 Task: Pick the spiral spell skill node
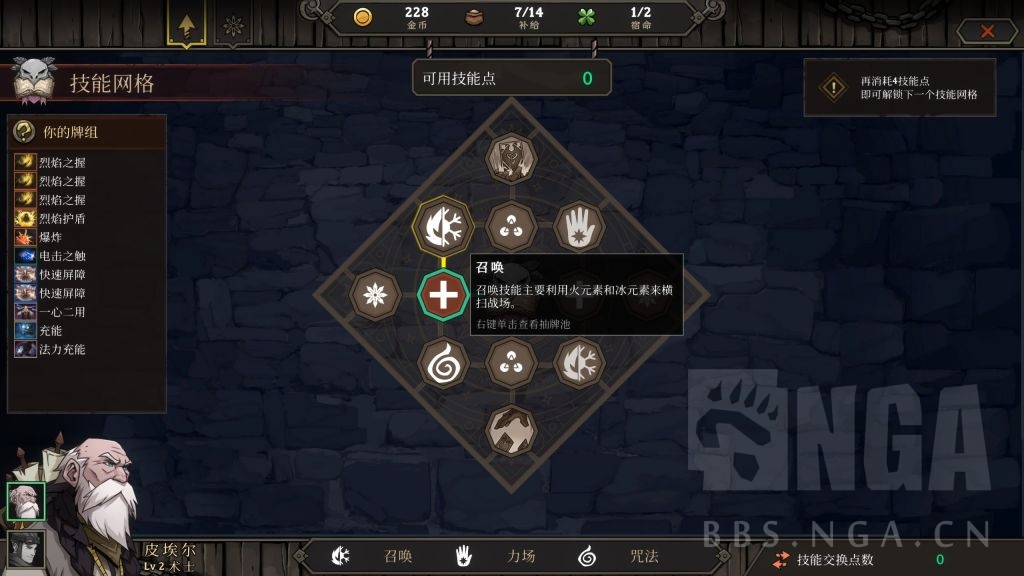[x=441, y=362]
